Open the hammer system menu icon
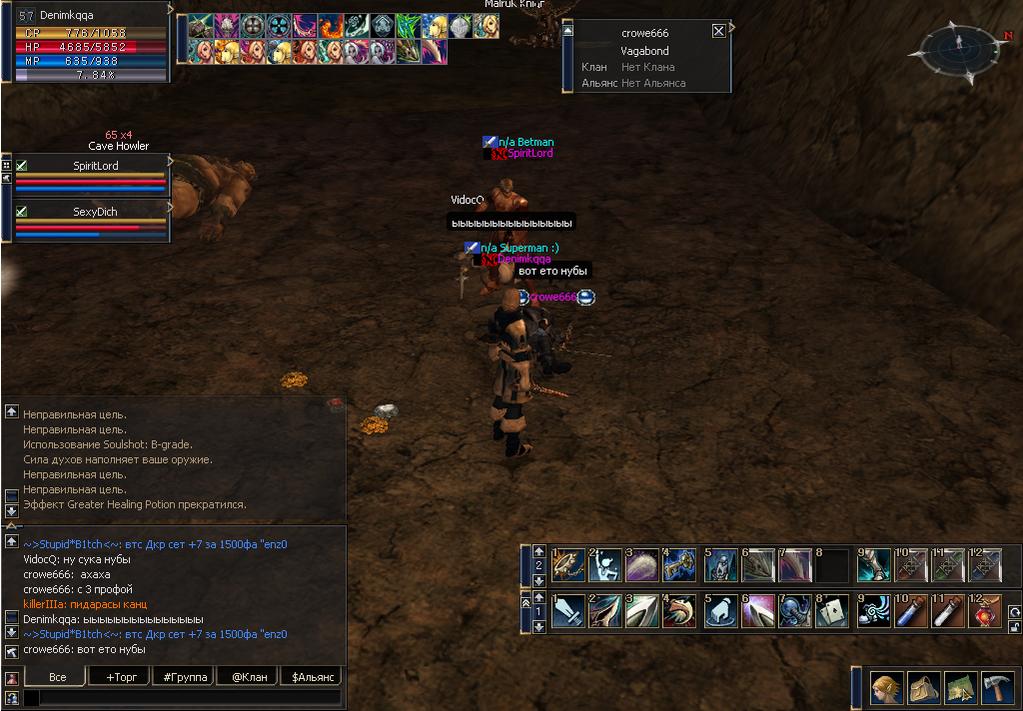 tap(997, 688)
